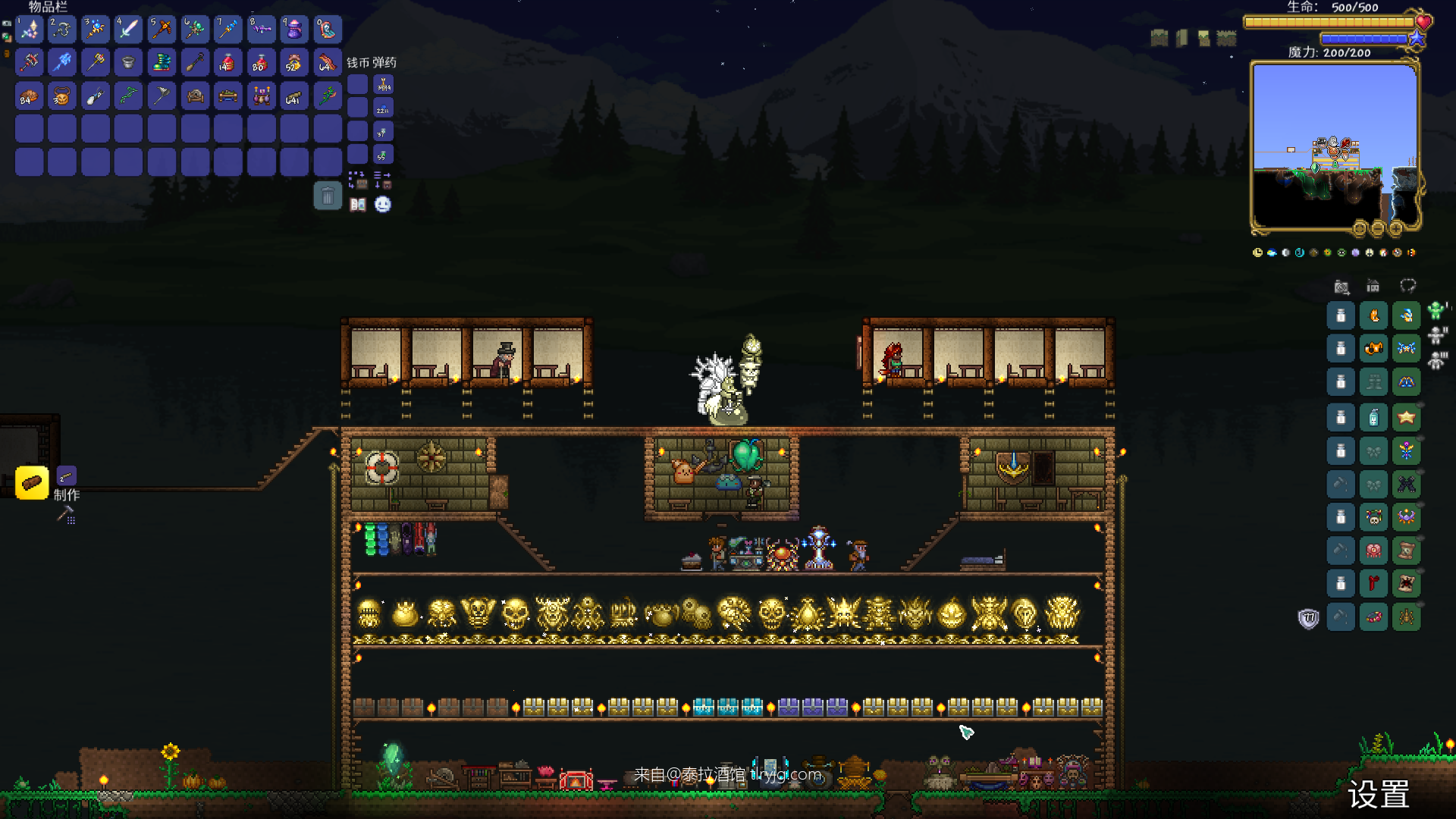This screenshot has height=819, width=1456.
Task: Select the purple void bag in slot 9
Action: pyautogui.click(x=294, y=30)
